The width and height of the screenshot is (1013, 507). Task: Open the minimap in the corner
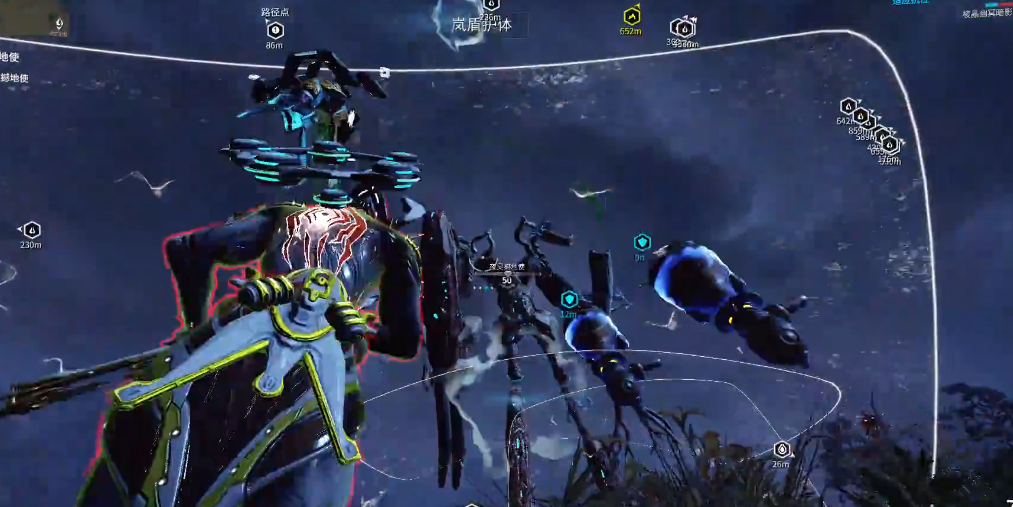35,19
